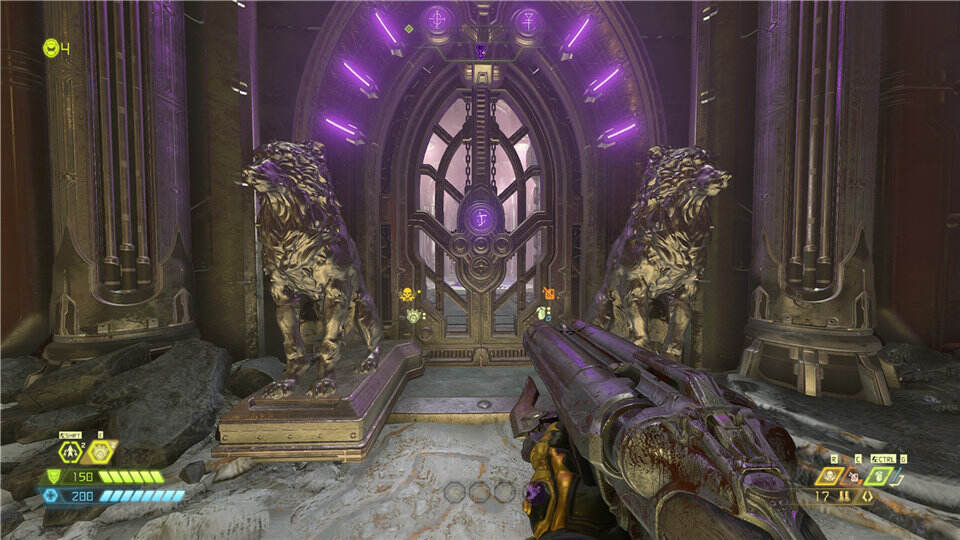This screenshot has height=540, width=960.
Task: Click the extra lives helmet icon
Action: click(x=50, y=47)
